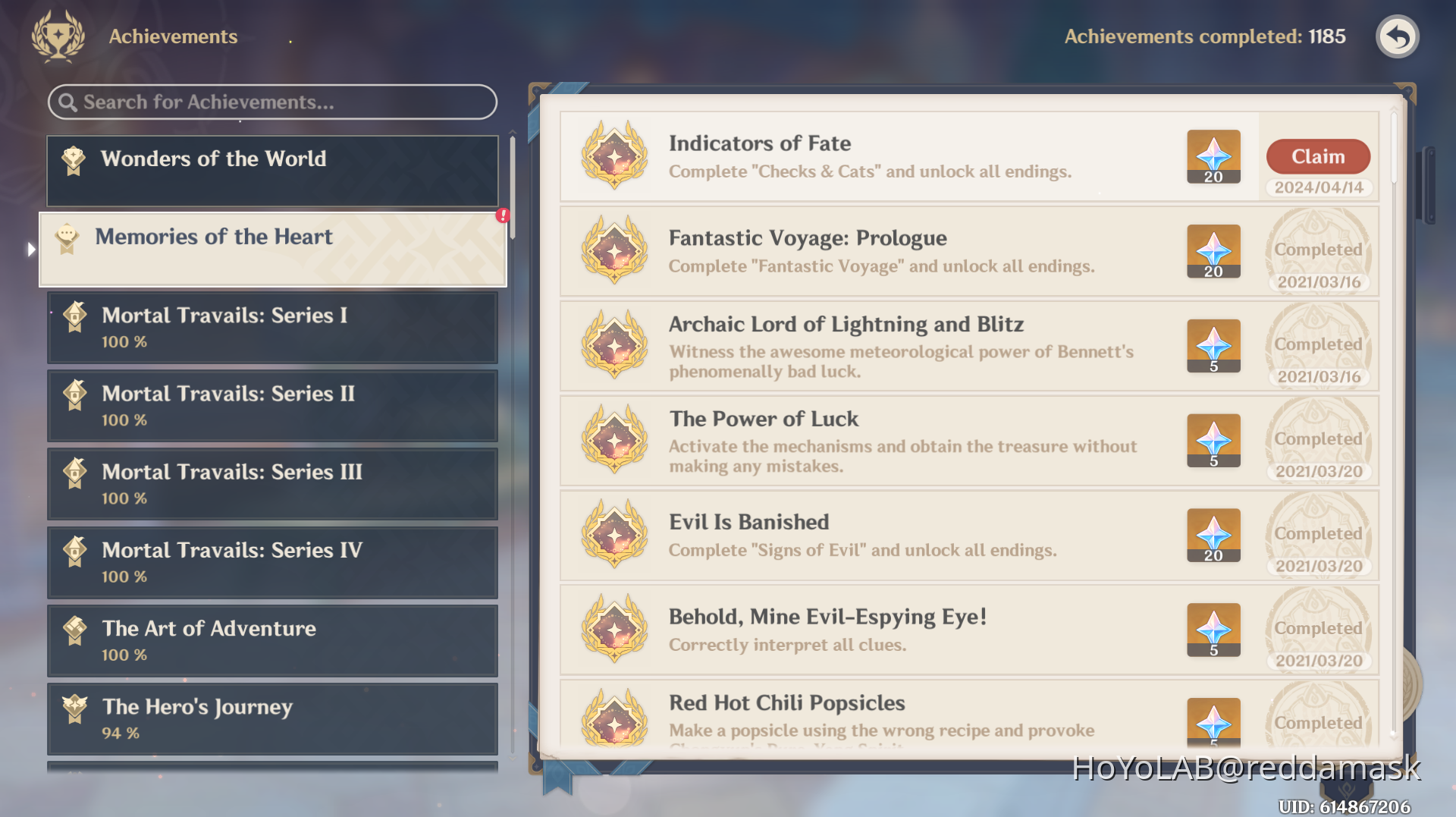The height and width of the screenshot is (817, 1456).
Task: Click the Achievements trophy icon
Action: pyautogui.click(x=57, y=36)
